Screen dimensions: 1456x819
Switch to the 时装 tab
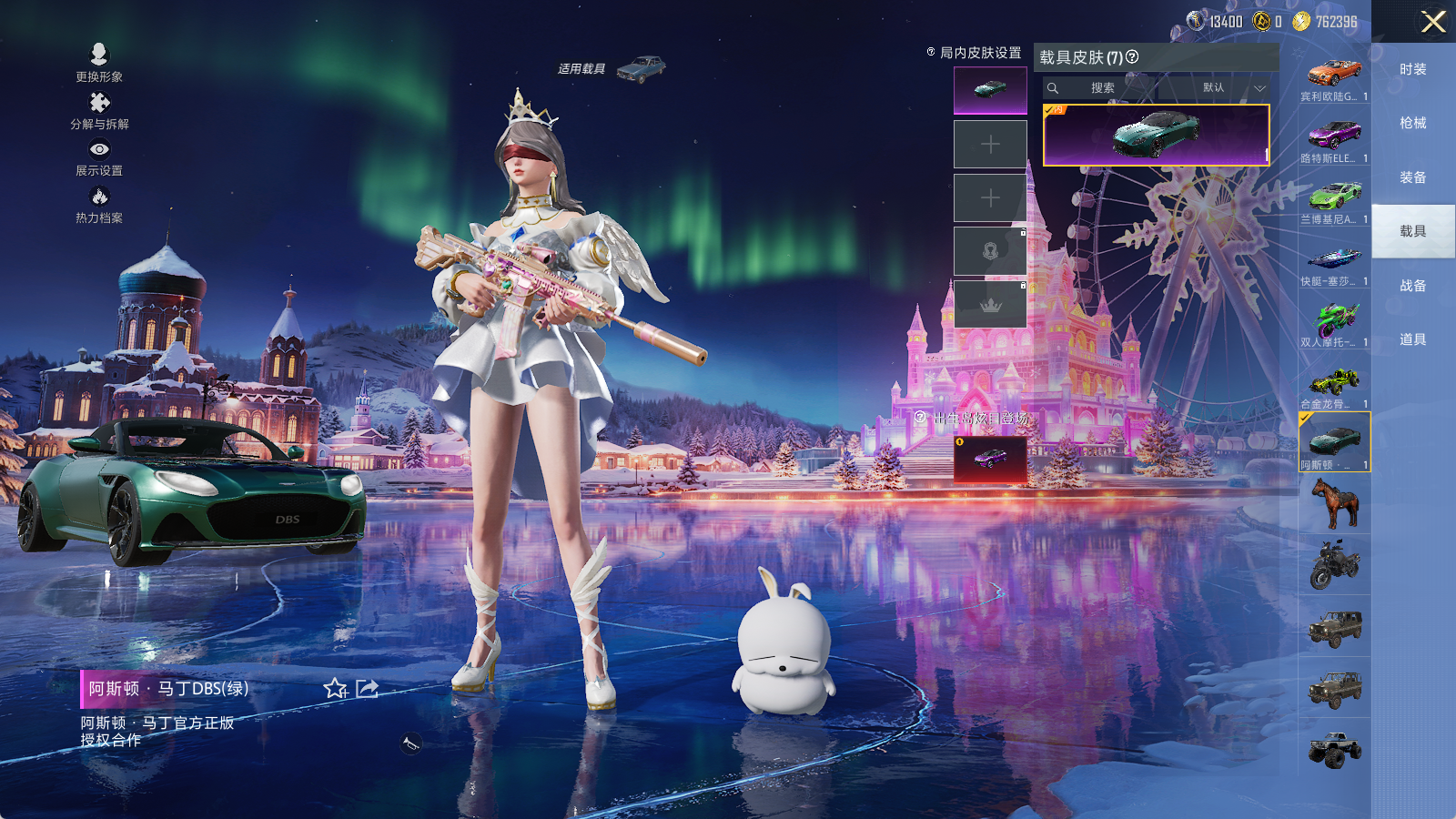tap(1412, 69)
